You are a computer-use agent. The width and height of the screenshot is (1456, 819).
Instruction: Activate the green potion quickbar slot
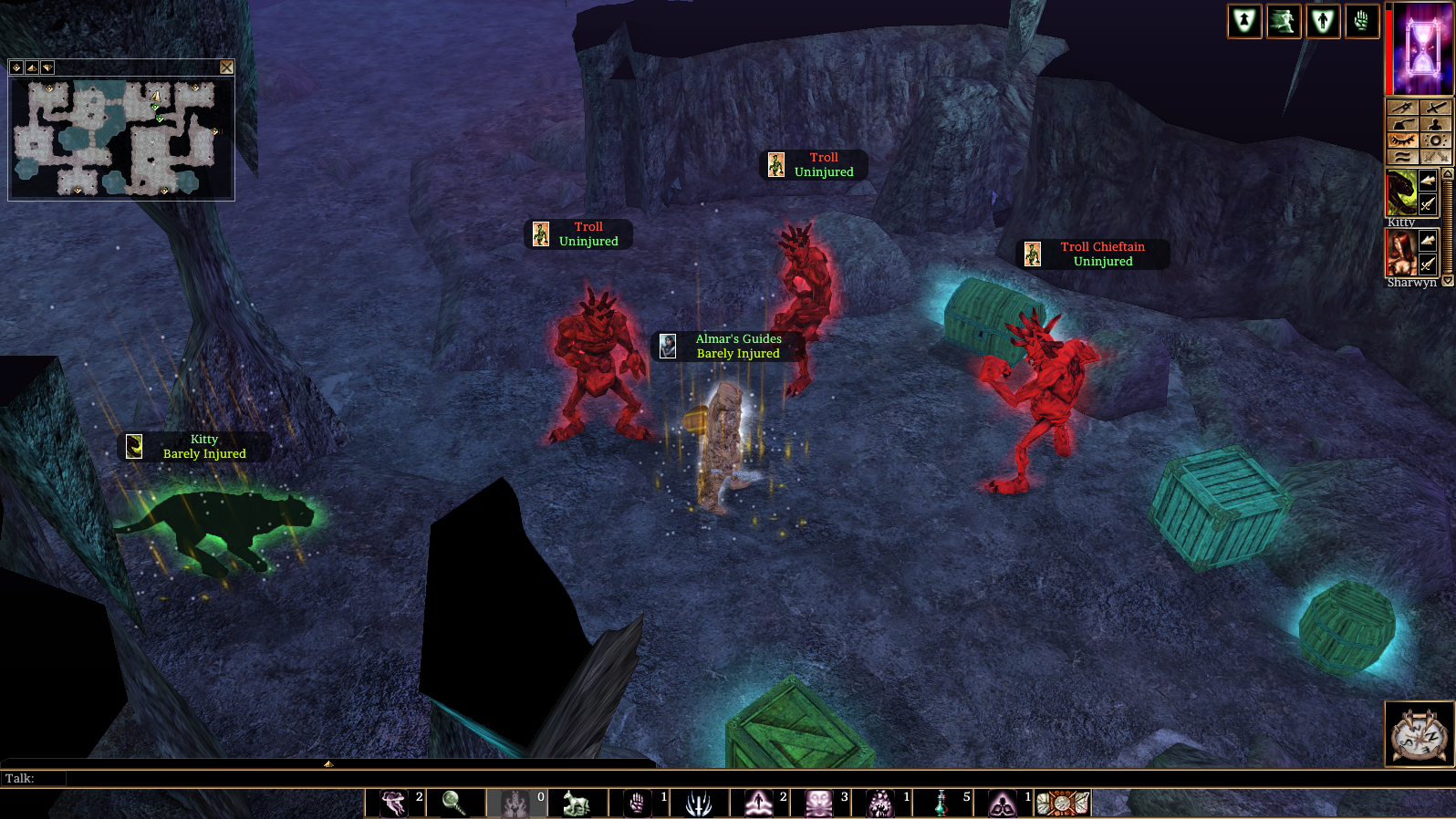[941, 803]
